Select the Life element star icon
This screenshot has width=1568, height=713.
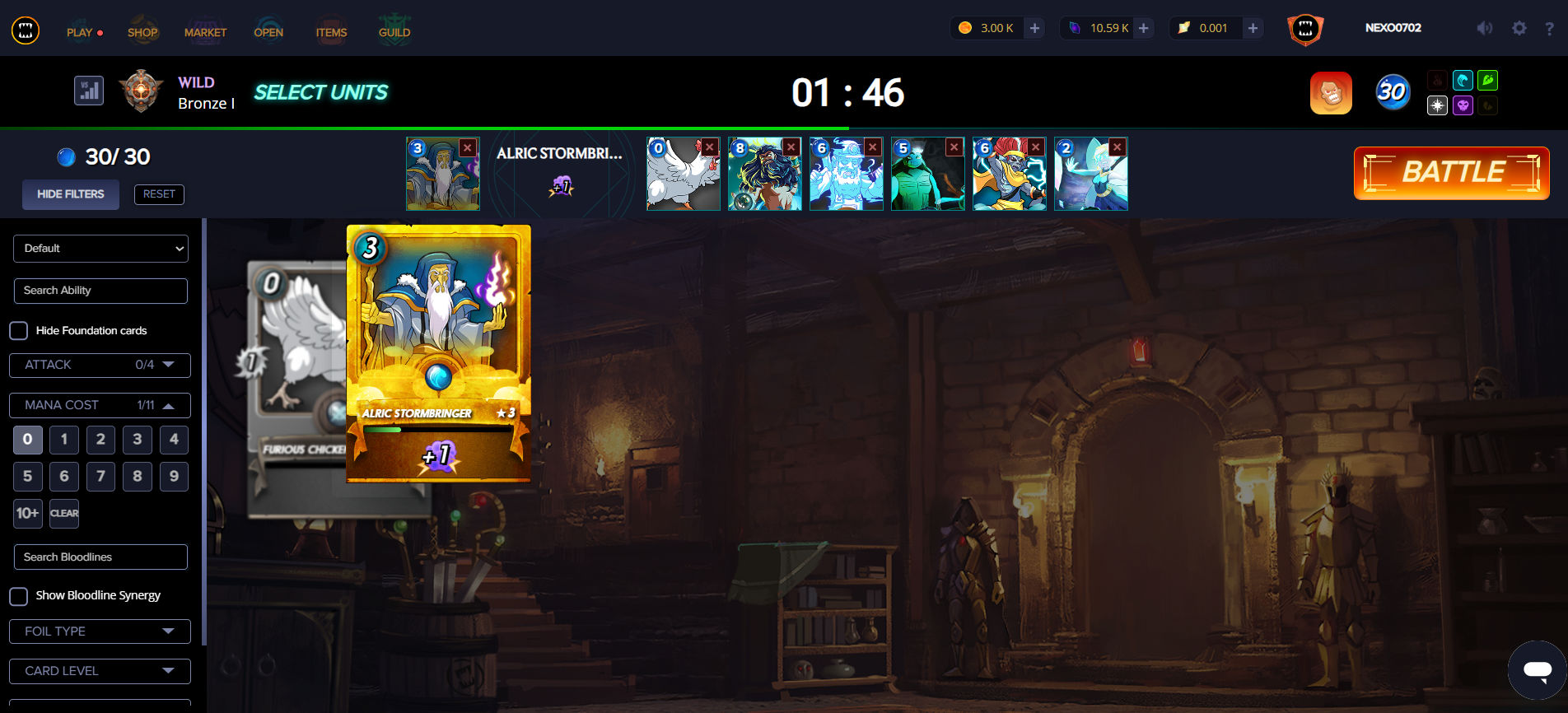click(1437, 105)
